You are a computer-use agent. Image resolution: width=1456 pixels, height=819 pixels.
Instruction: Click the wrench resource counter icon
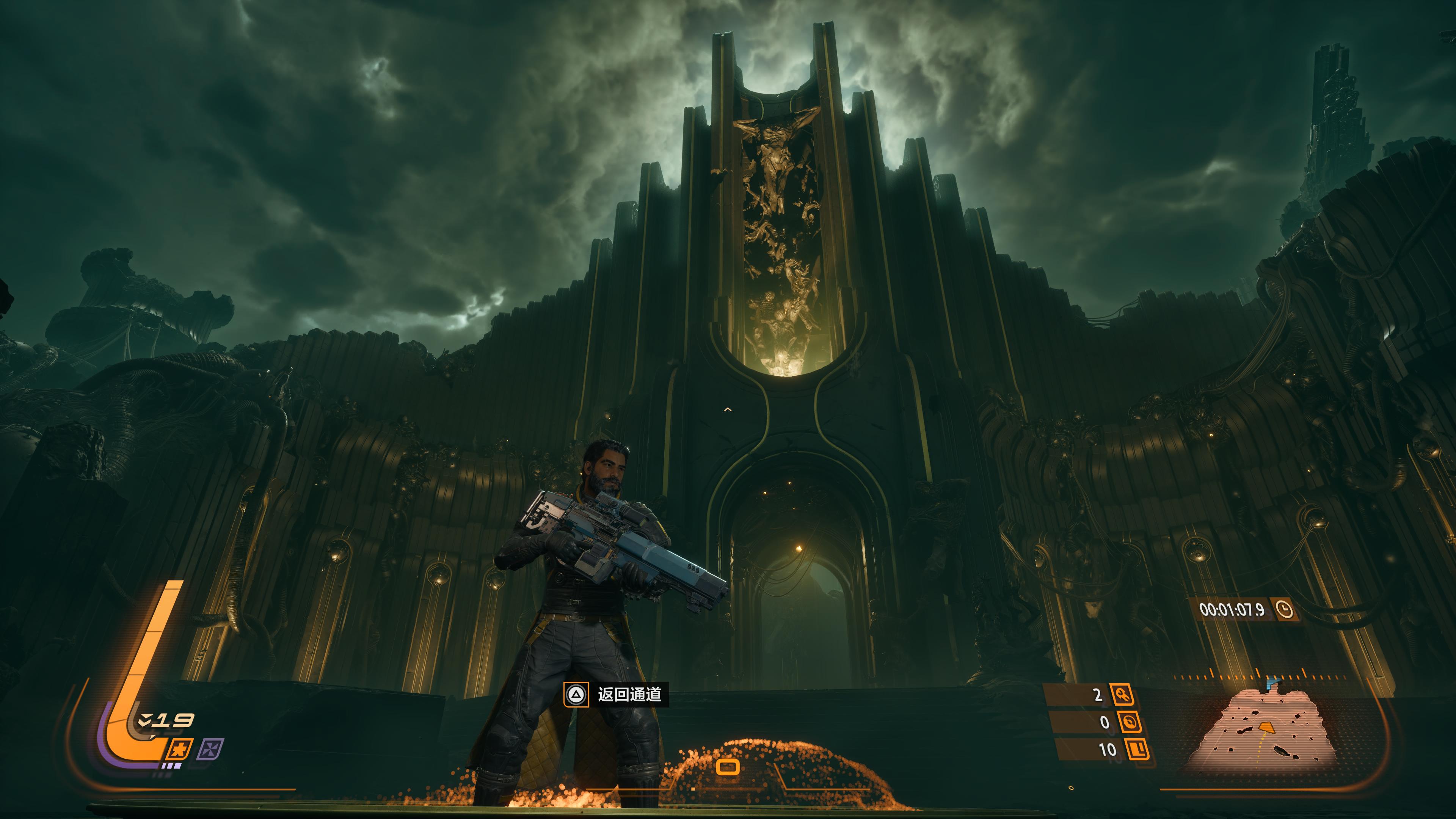(x=1122, y=695)
